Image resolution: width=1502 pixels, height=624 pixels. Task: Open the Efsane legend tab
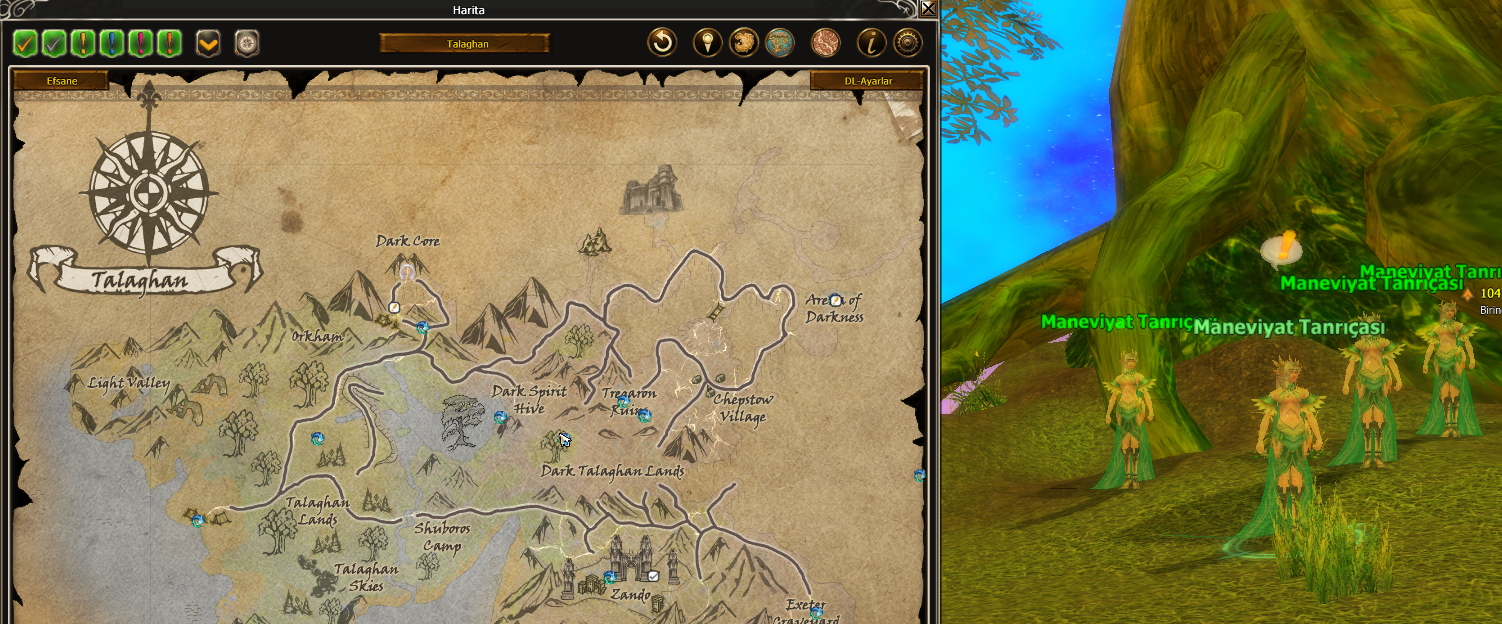(62, 80)
